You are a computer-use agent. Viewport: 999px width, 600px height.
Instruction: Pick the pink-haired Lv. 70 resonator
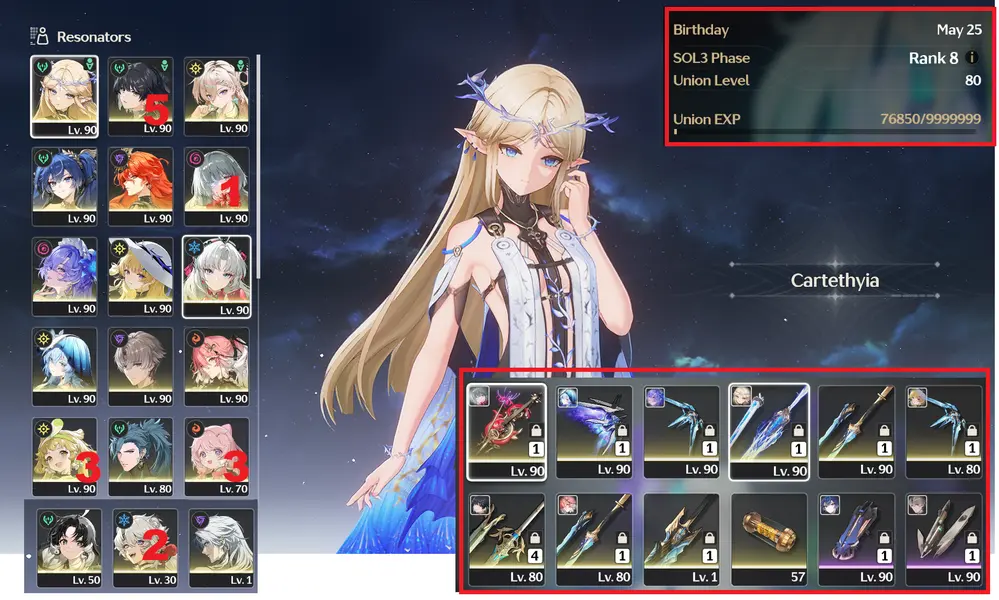point(216,457)
